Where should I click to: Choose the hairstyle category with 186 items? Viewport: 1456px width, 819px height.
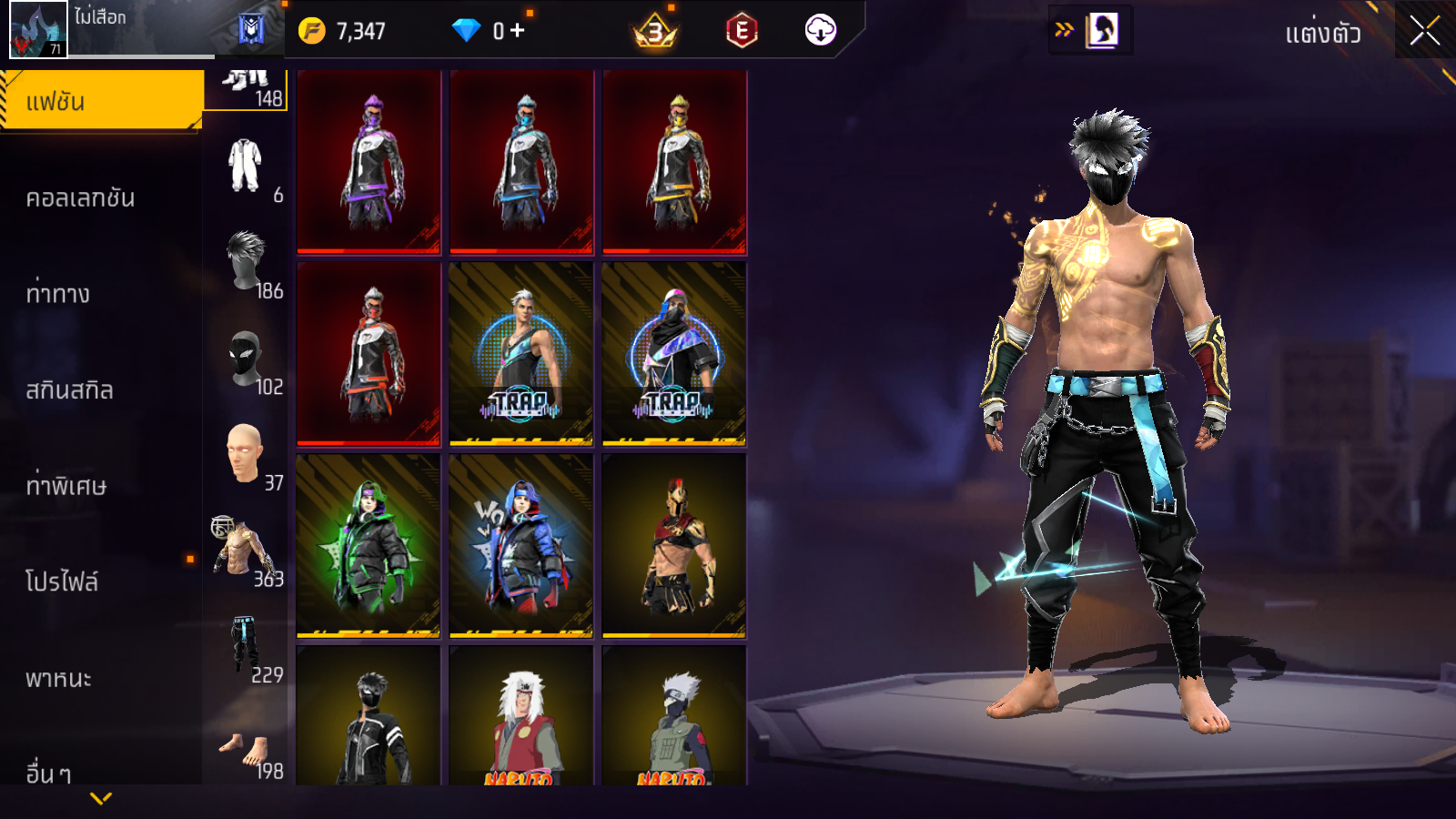(x=248, y=265)
